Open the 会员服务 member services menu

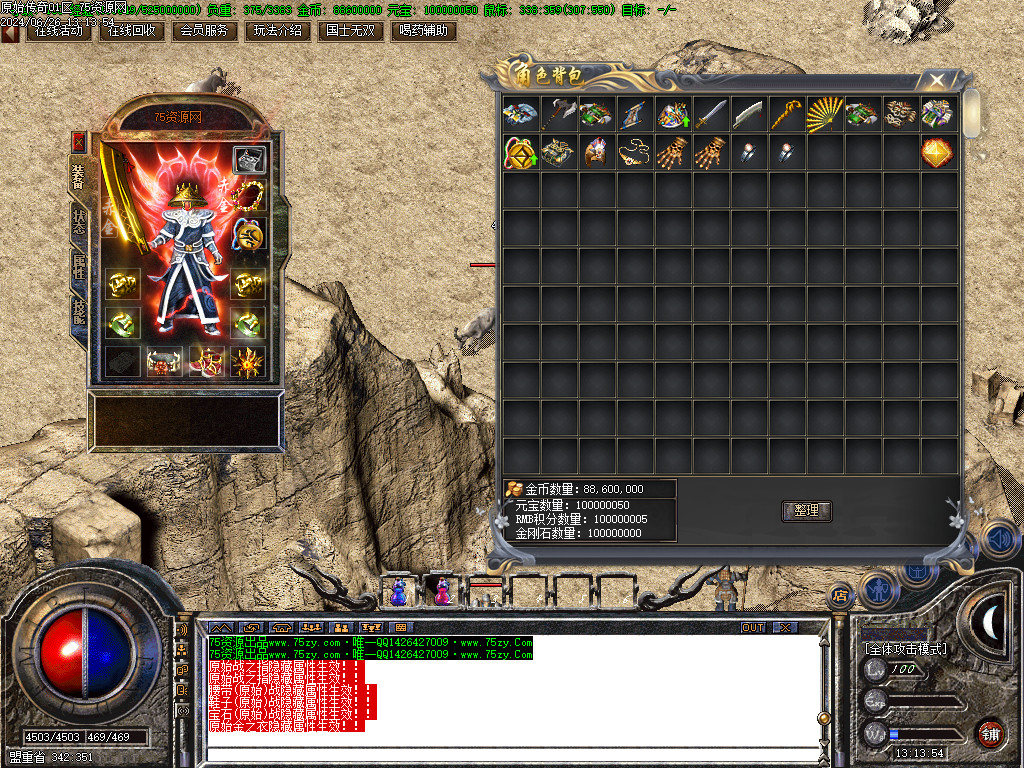(204, 31)
